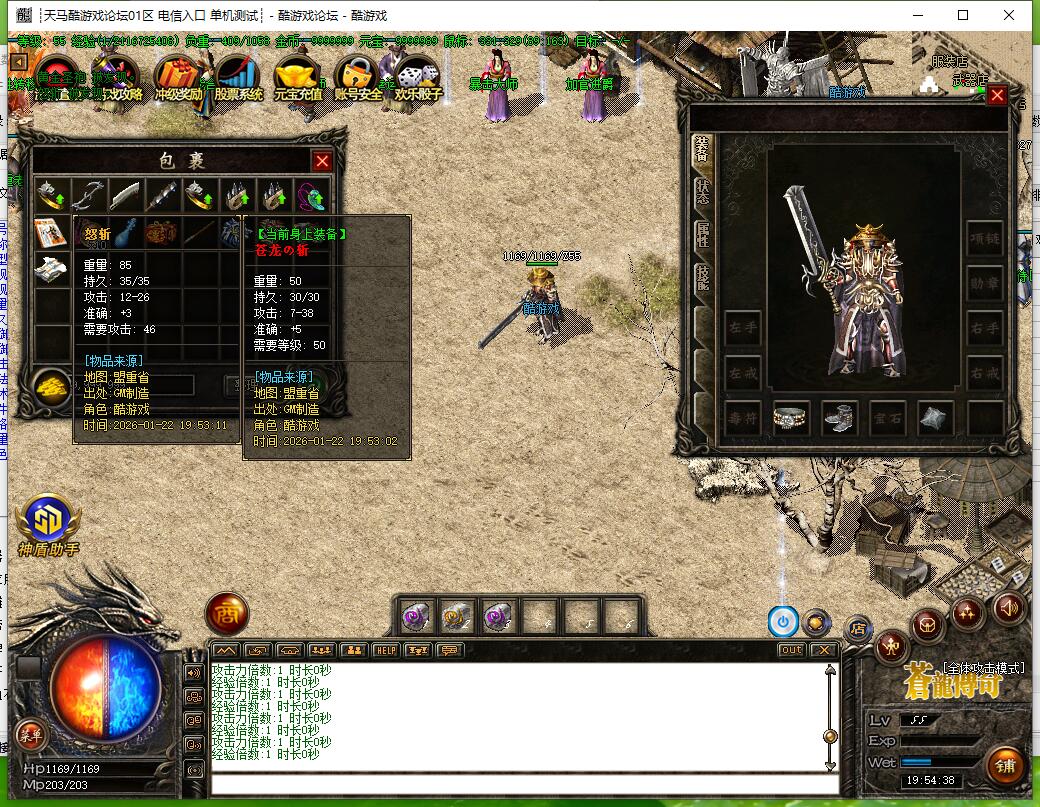Maximize the game window
Viewport: 1040px width, 807px height.
963,15
